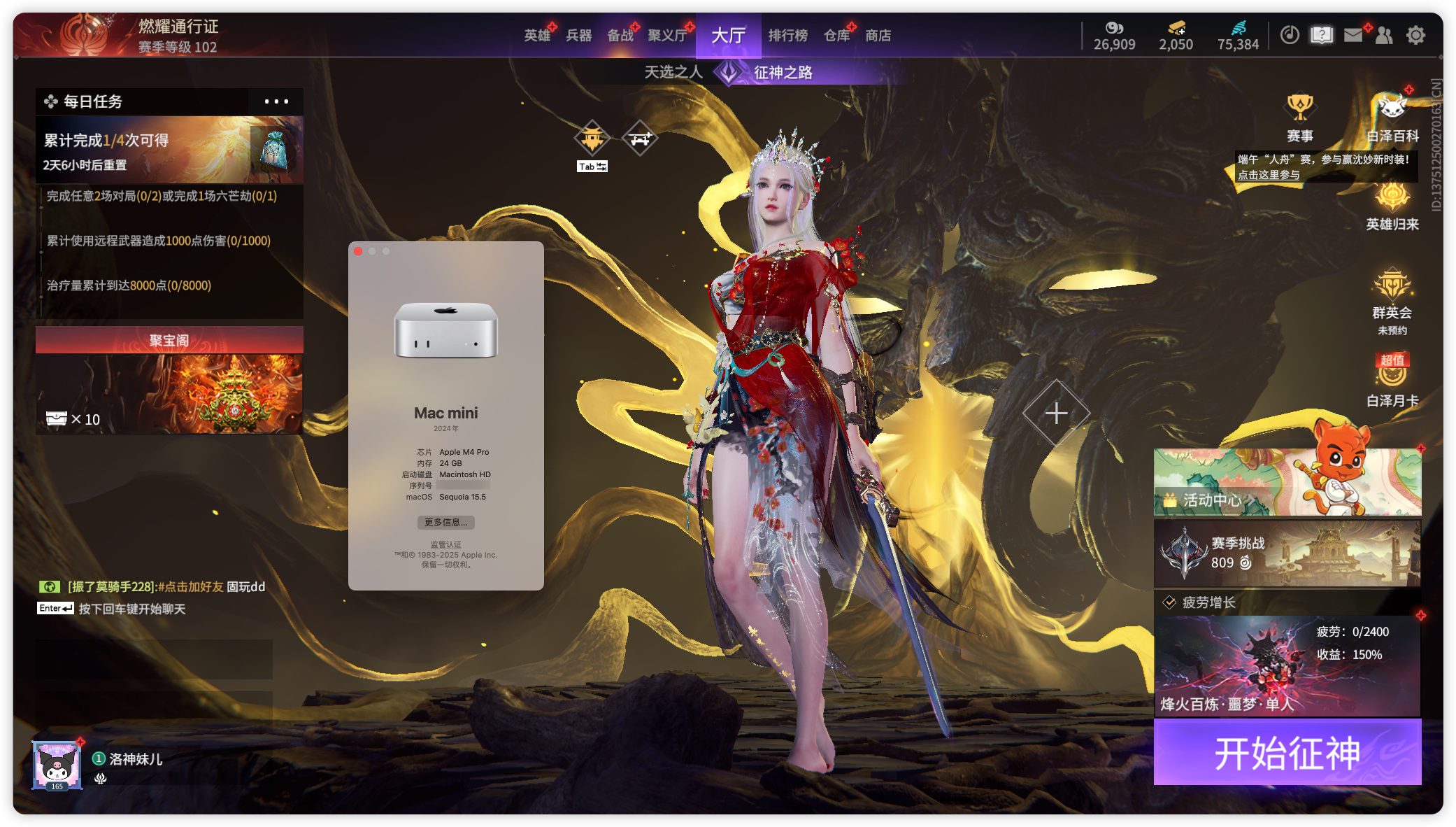The height and width of the screenshot is (827, 1456).
Task: Open the 英雄 heroes menu
Action: tap(537, 36)
